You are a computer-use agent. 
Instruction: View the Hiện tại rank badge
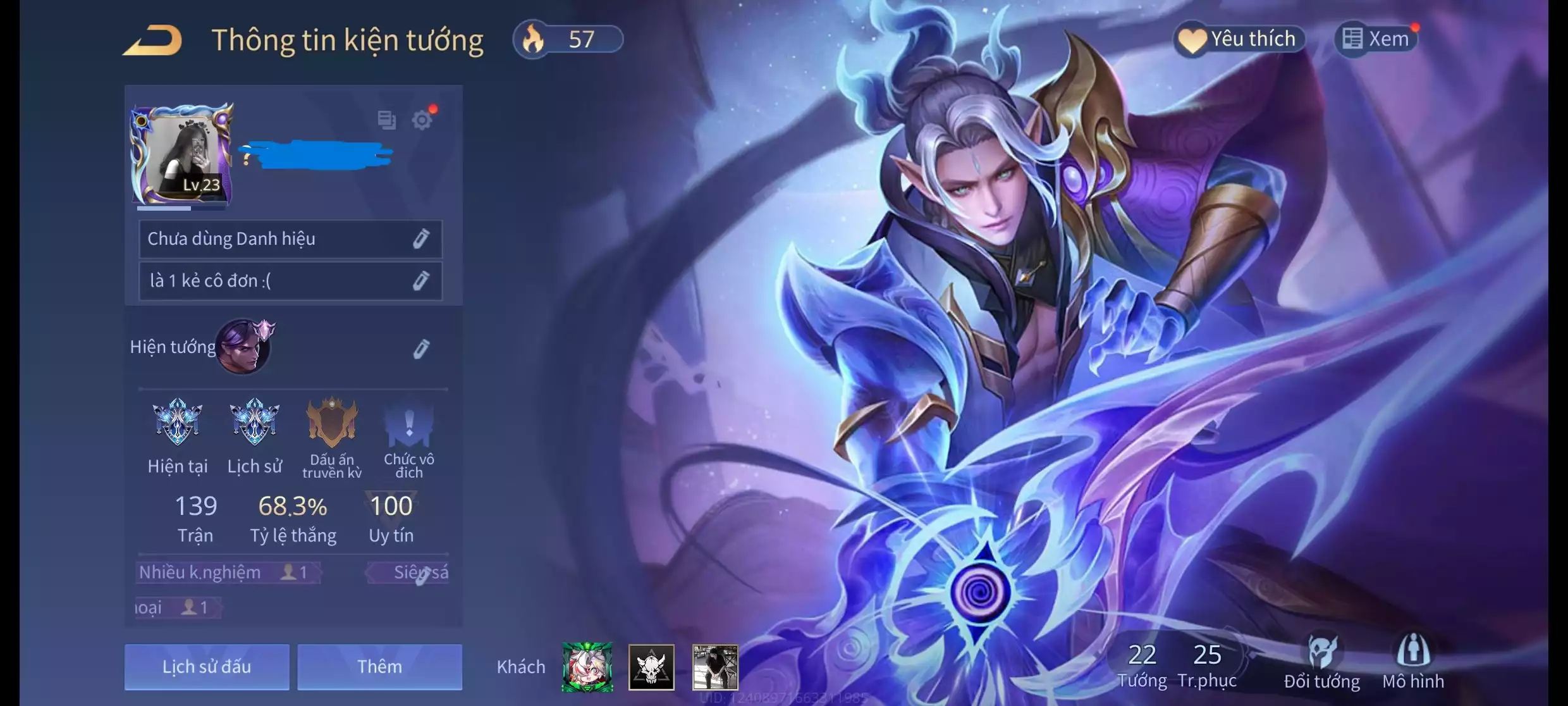[178, 423]
